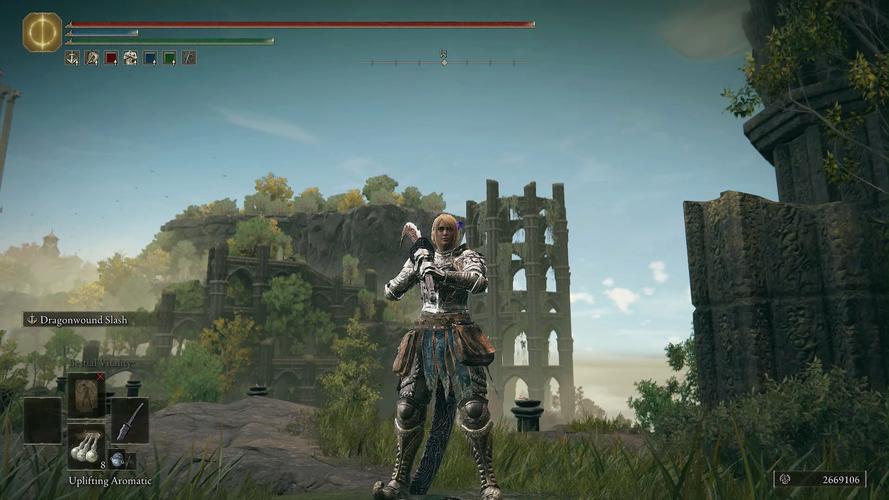889x500 pixels.
Task: Click the compass bar at top center
Action: [444, 62]
